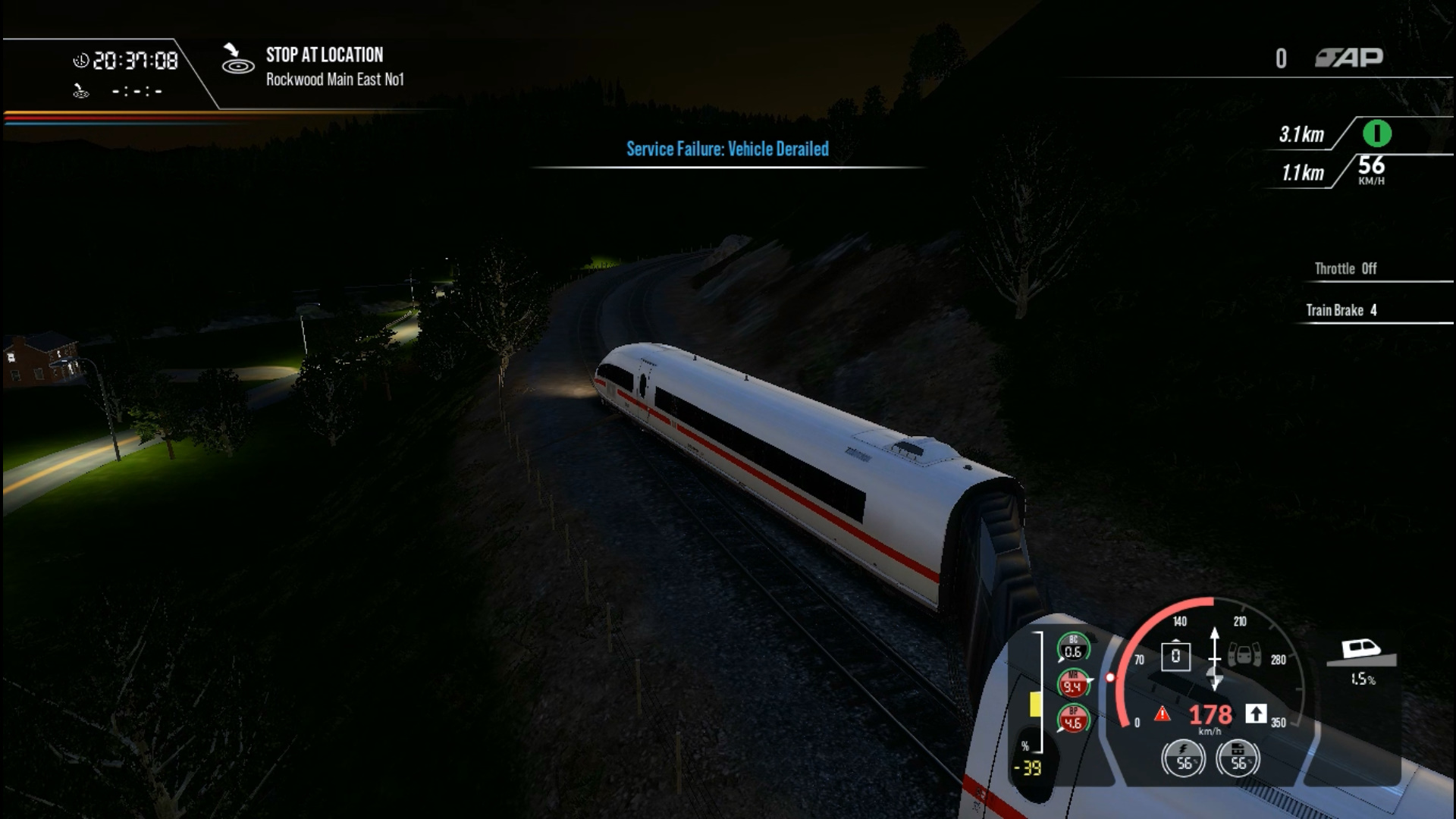This screenshot has width=1456, height=819.
Task: Click the red warning triangle icon
Action: coord(1162,714)
